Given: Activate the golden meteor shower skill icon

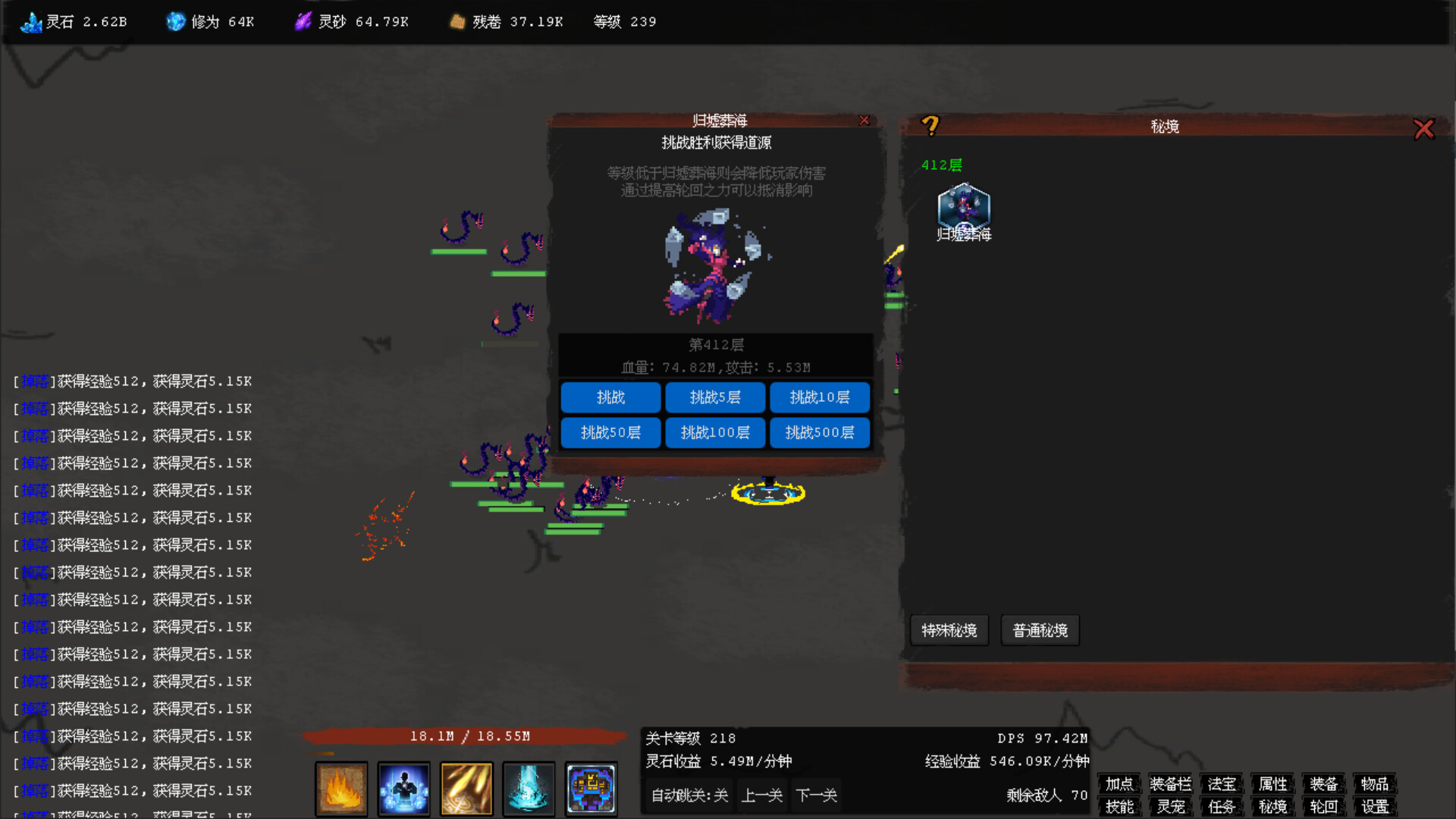Looking at the screenshot, I should coord(466,789).
